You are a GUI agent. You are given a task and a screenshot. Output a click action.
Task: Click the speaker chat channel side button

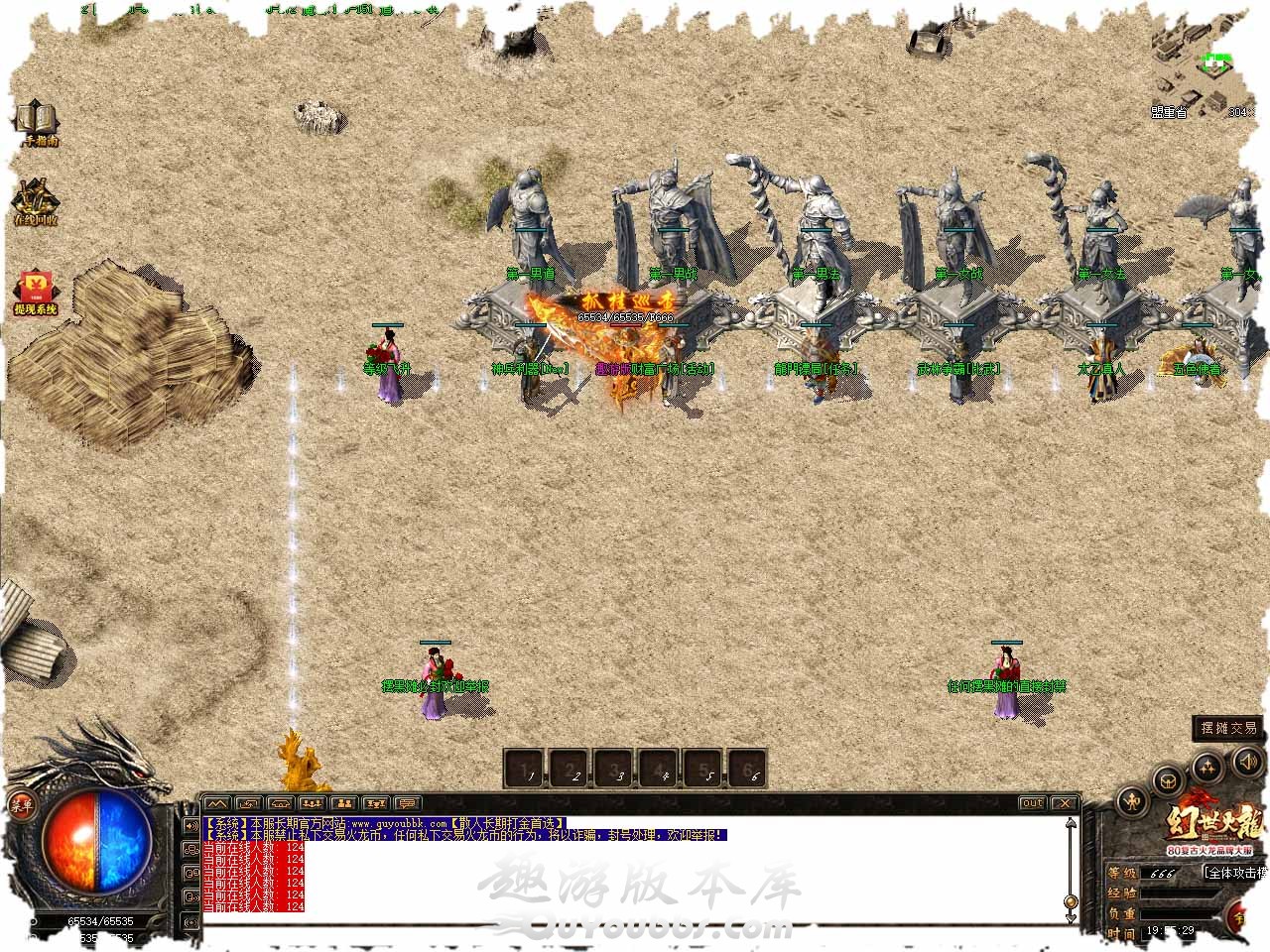191,825
